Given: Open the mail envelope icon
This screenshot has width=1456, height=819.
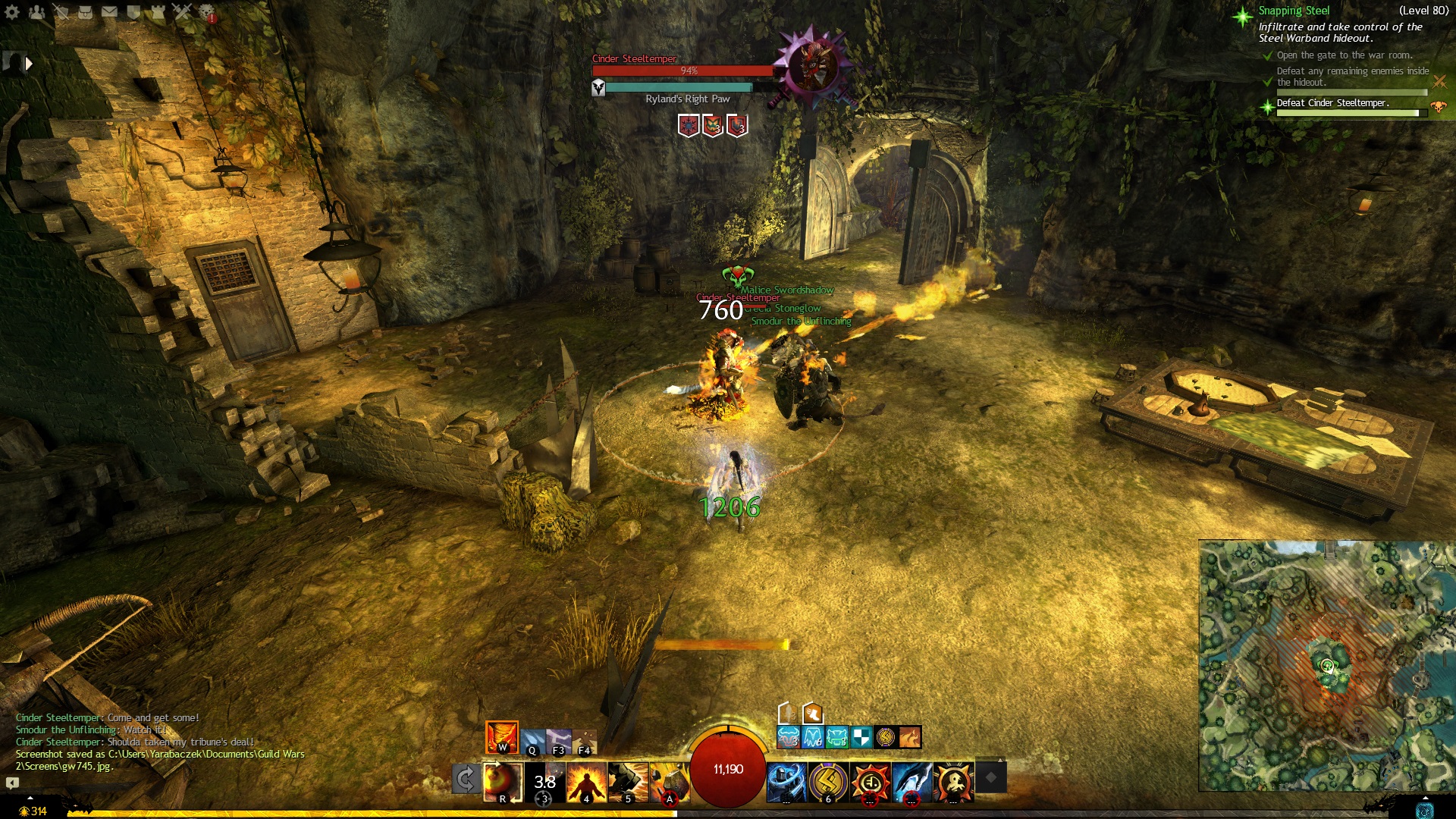Looking at the screenshot, I should [109, 12].
